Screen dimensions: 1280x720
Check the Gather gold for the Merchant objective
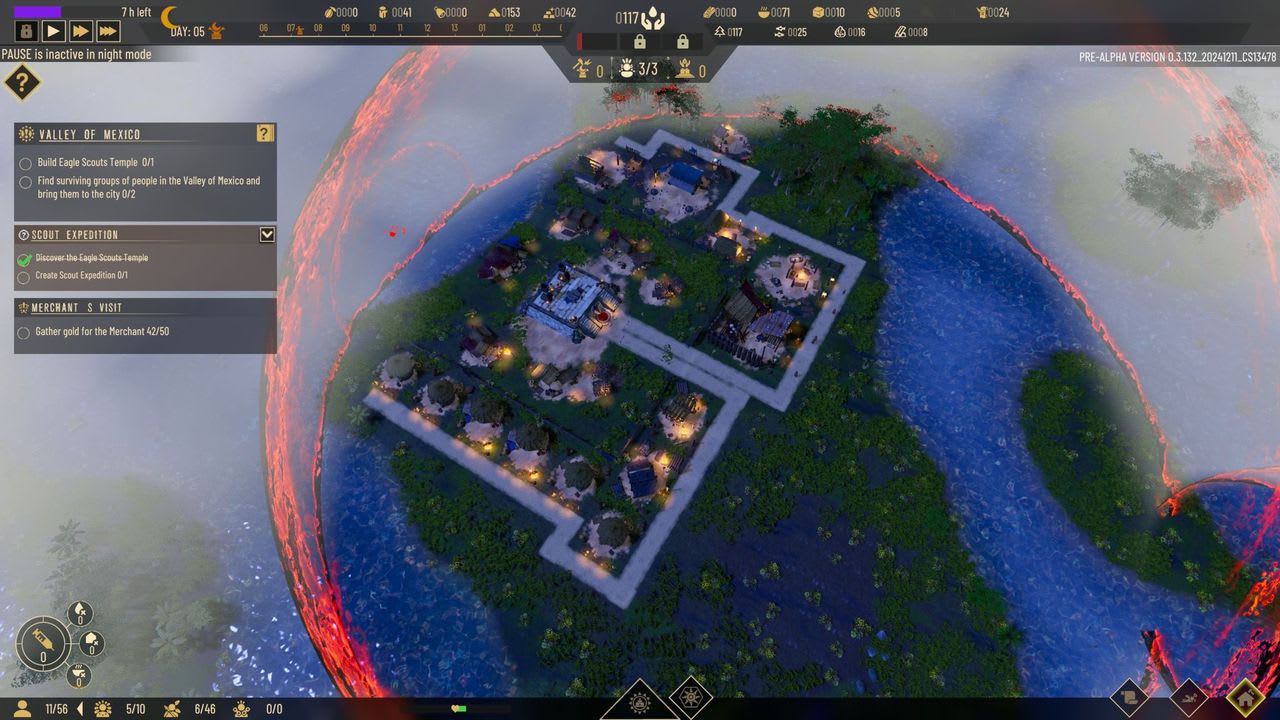tap(24, 332)
